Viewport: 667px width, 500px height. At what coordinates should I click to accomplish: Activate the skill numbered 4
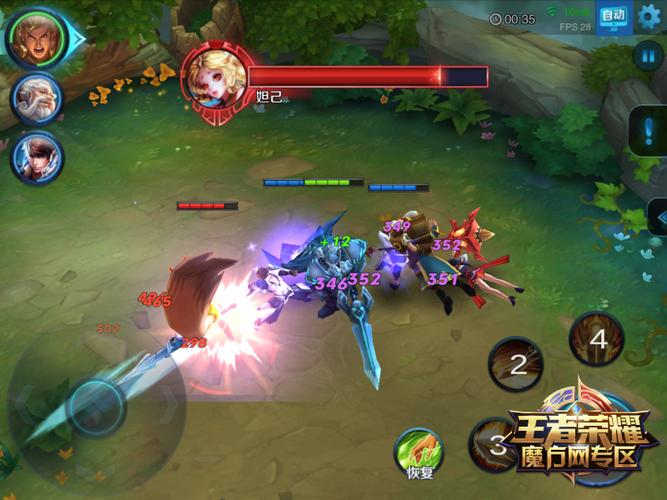click(x=597, y=338)
